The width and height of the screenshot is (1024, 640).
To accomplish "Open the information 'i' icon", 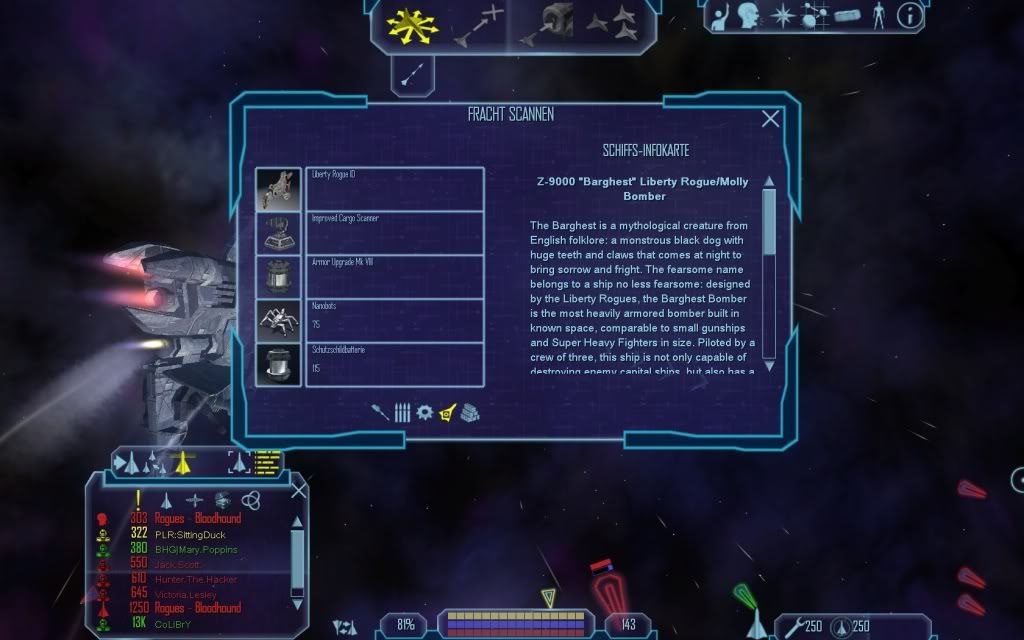I will point(909,15).
